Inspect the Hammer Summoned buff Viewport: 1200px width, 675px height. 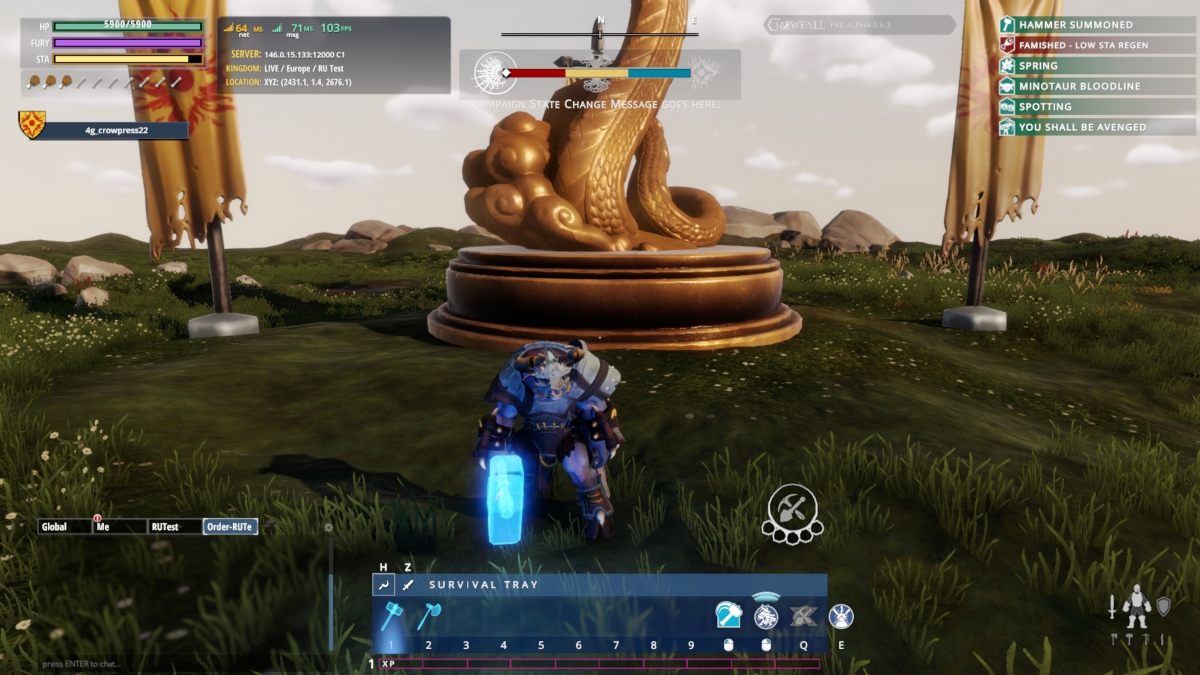(1075, 25)
